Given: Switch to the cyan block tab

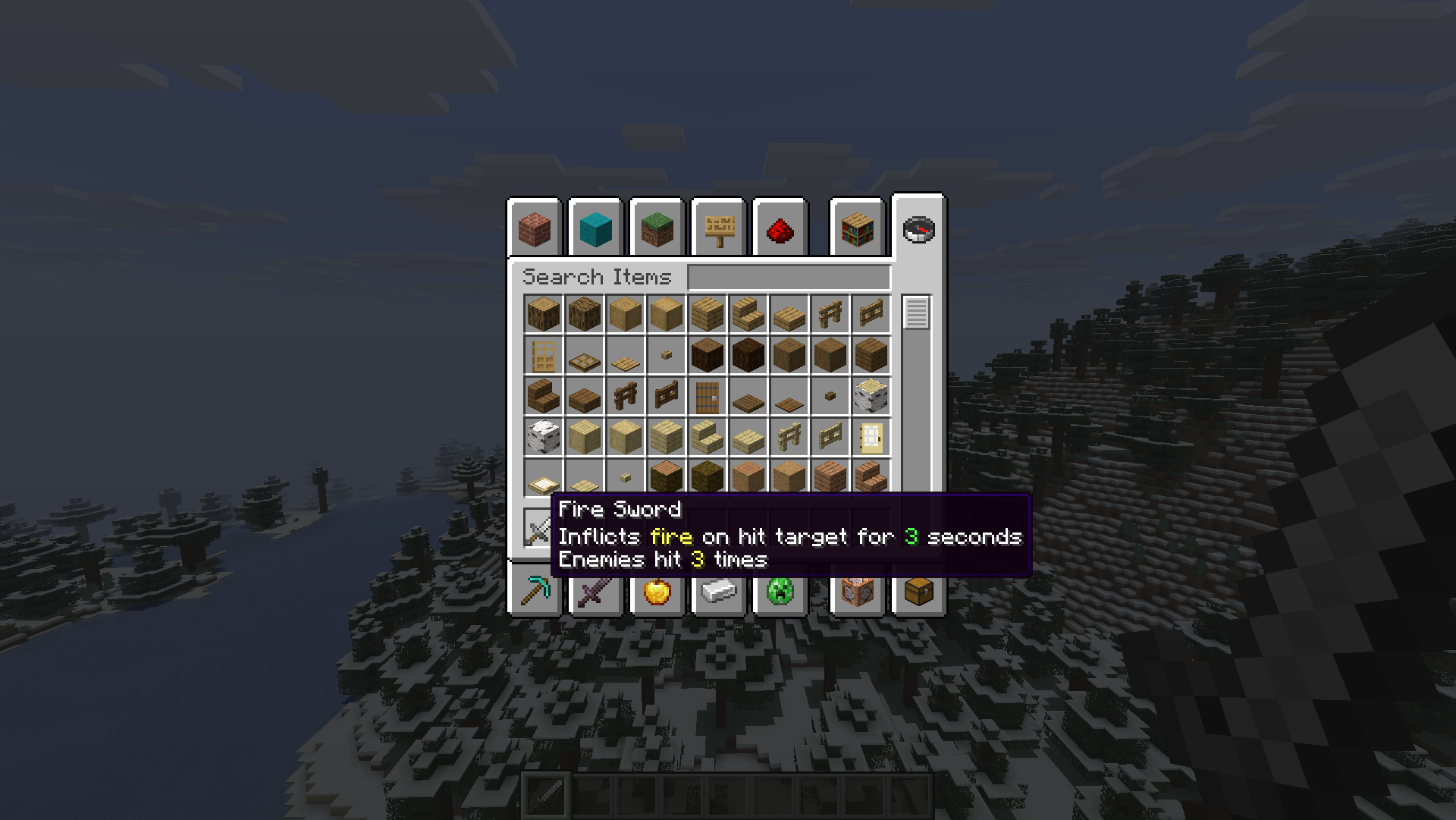Looking at the screenshot, I should pos(595,229).
